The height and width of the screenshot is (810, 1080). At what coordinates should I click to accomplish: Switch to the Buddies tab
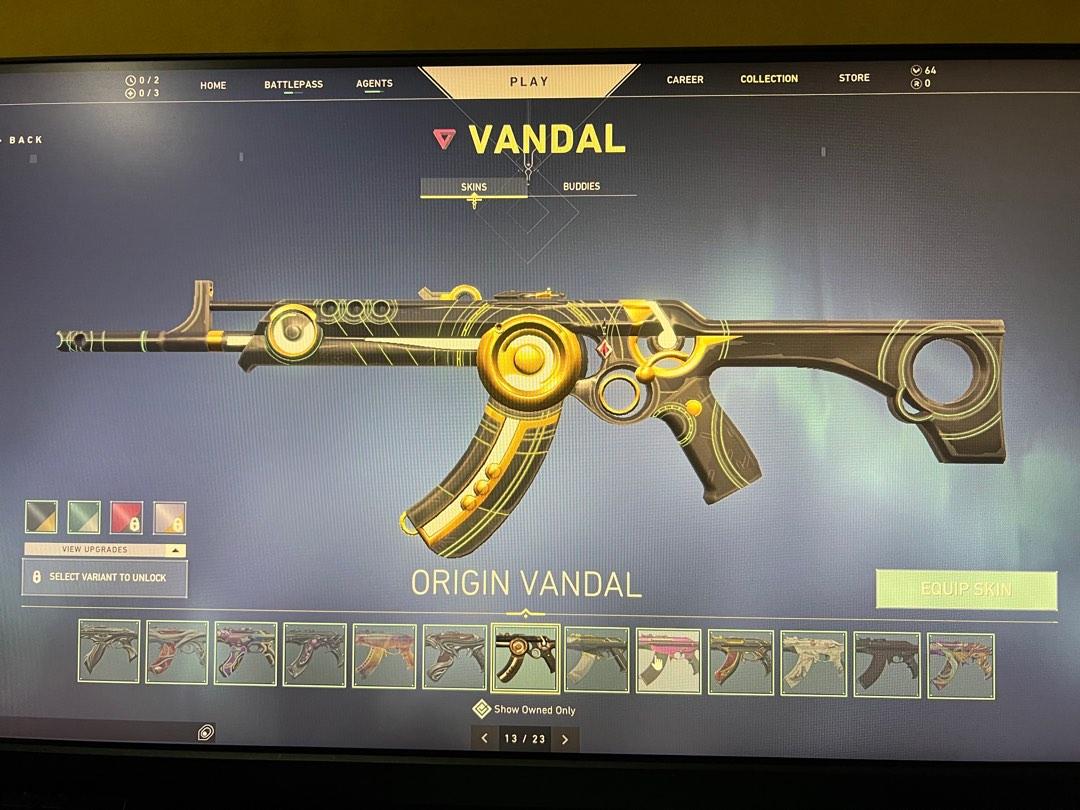click(581, 186)
